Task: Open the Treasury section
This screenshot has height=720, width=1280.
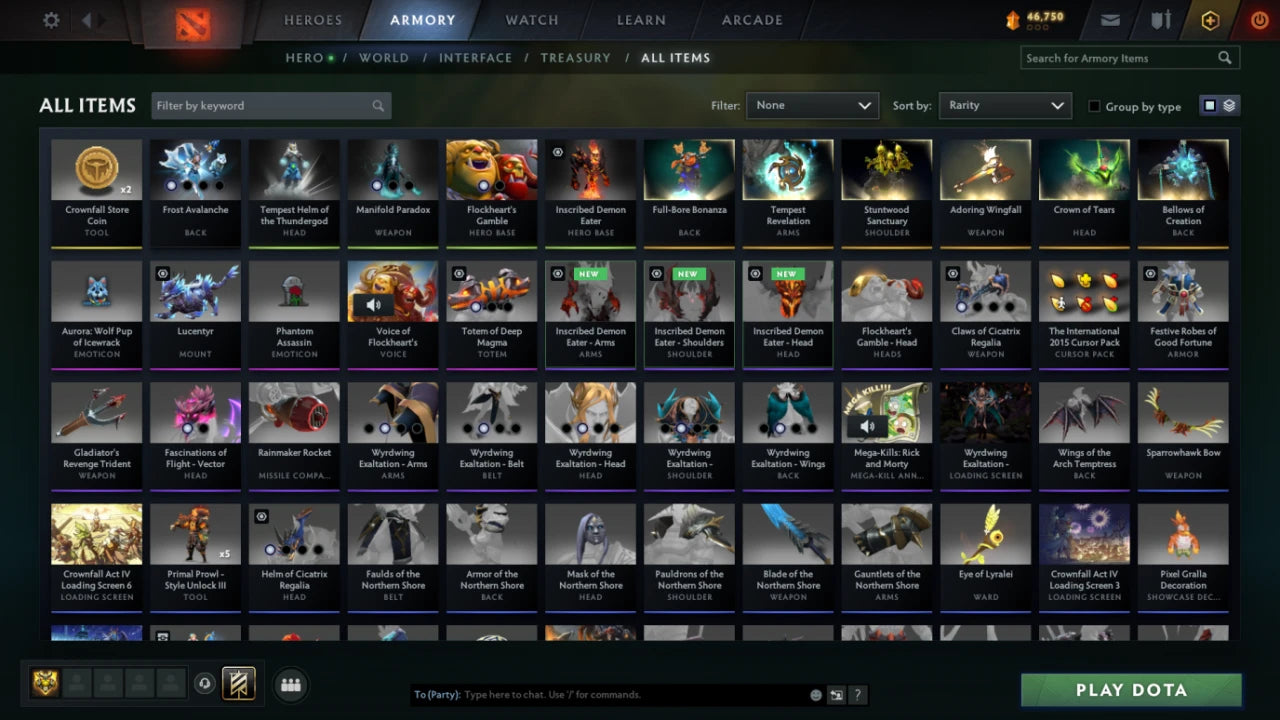Action: 575,58
